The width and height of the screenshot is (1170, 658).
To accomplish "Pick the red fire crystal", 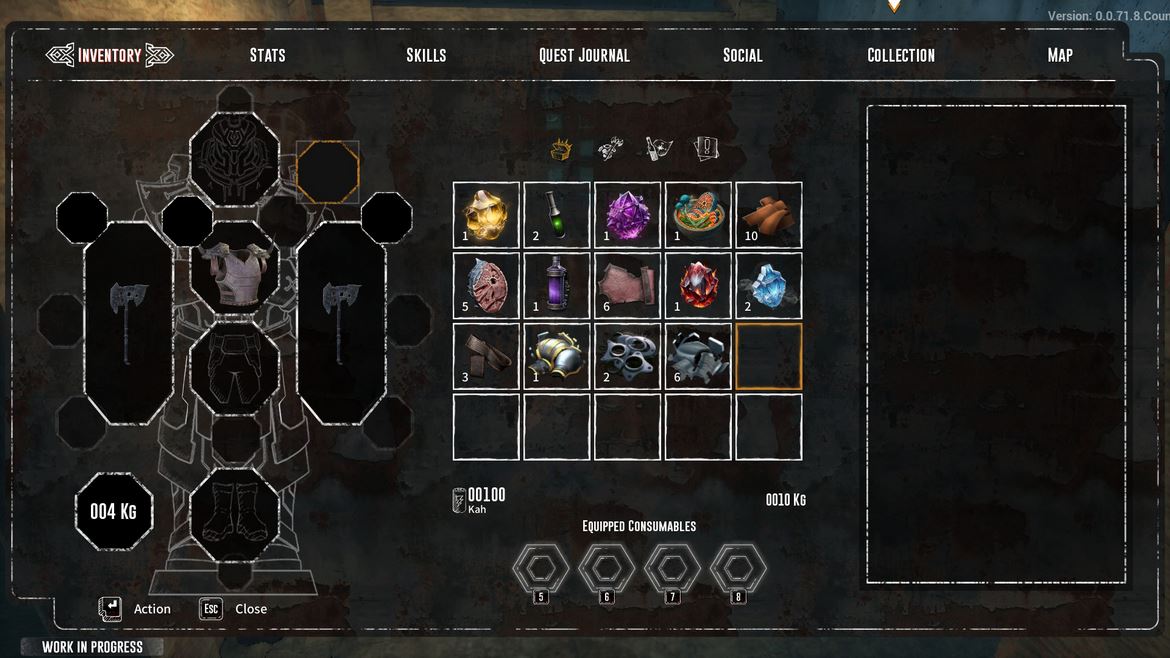I will [x=698, y=285].
